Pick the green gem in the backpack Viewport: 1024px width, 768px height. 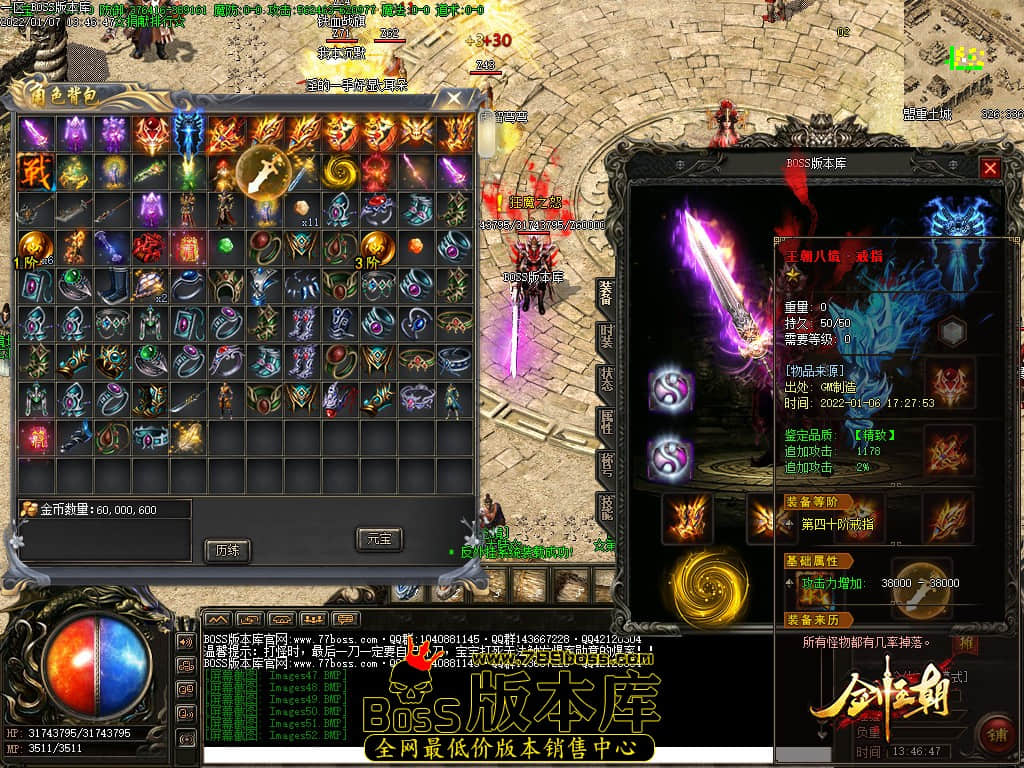coord(225,246)
